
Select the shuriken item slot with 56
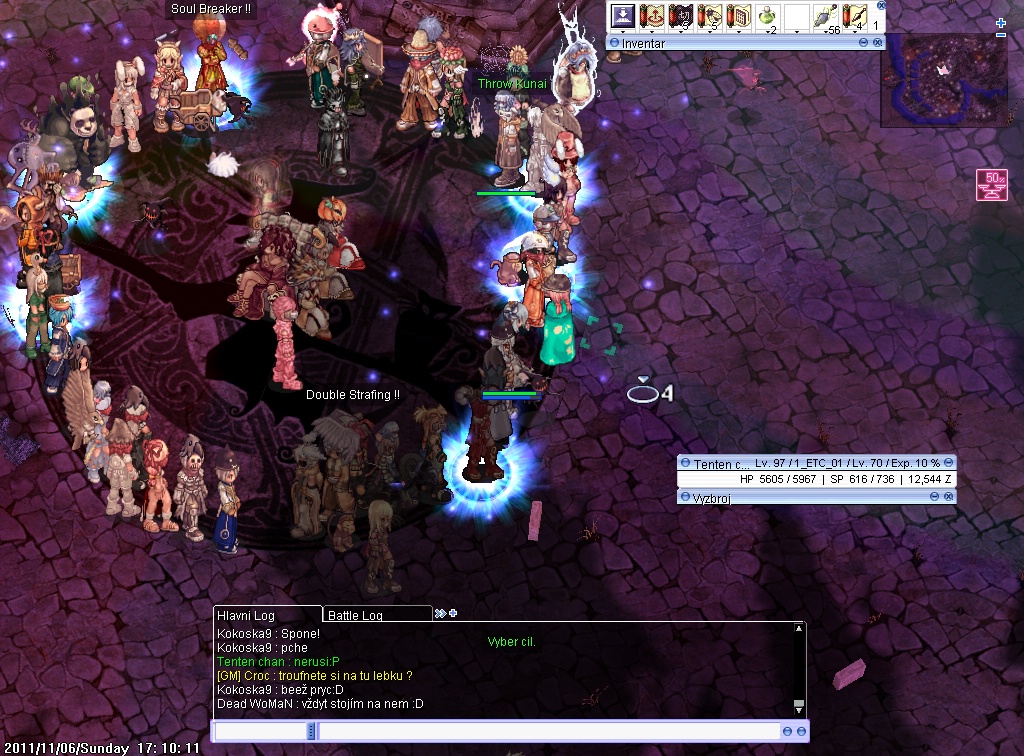826,17
